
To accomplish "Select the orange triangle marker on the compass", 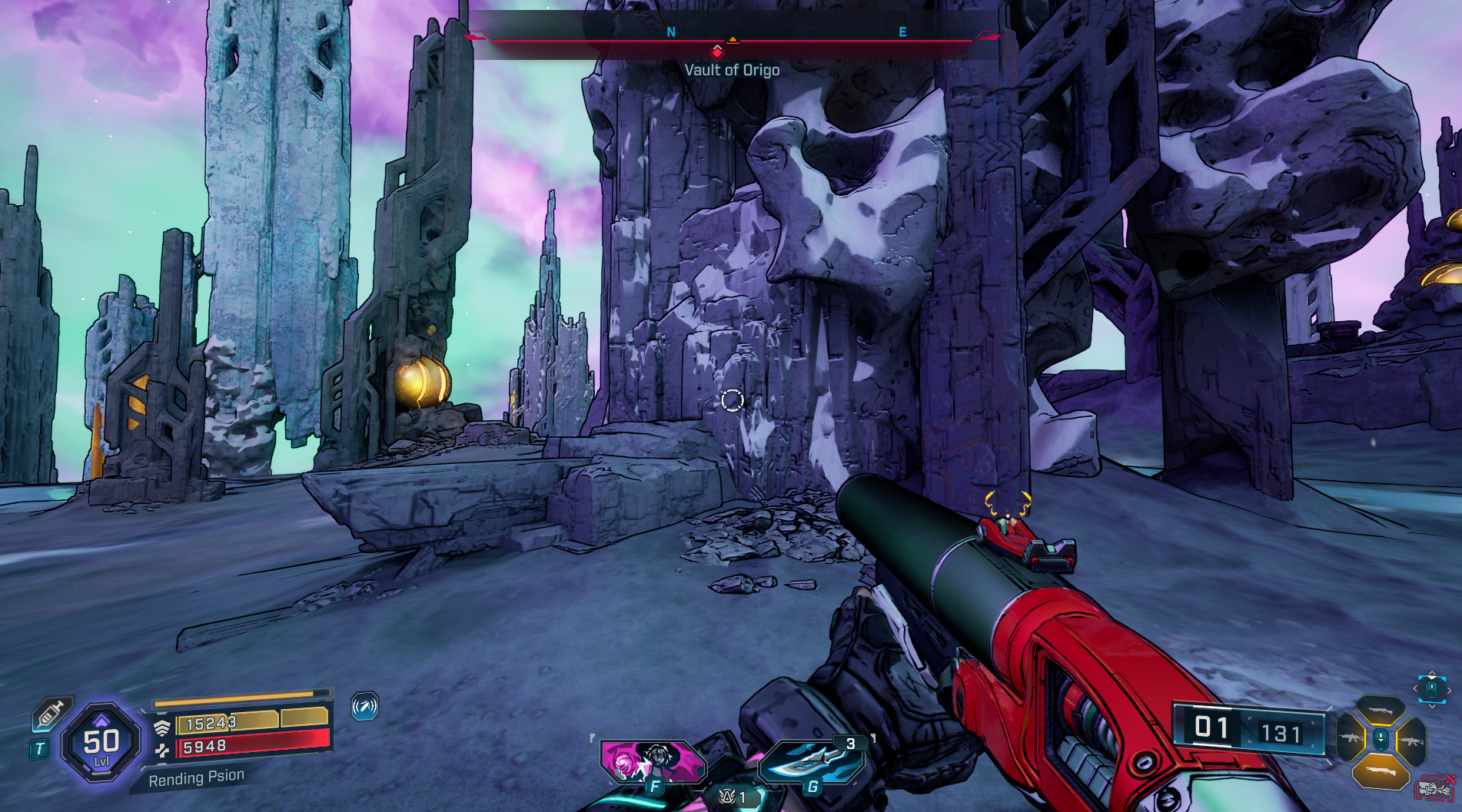I will coord(733,39).
